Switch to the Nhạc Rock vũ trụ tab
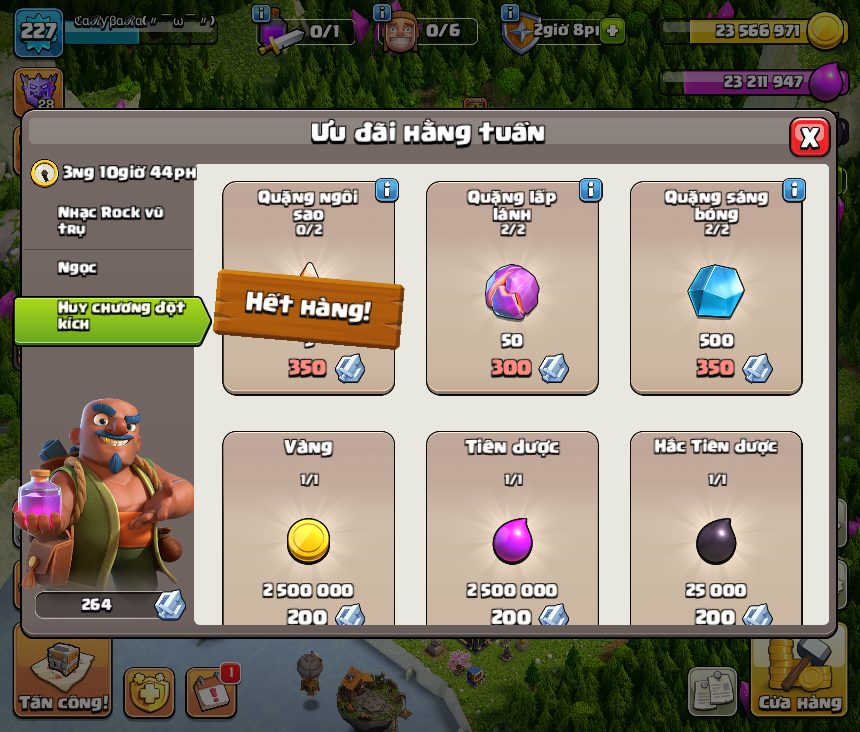The image size is (860, 732). tap(110, 221)
